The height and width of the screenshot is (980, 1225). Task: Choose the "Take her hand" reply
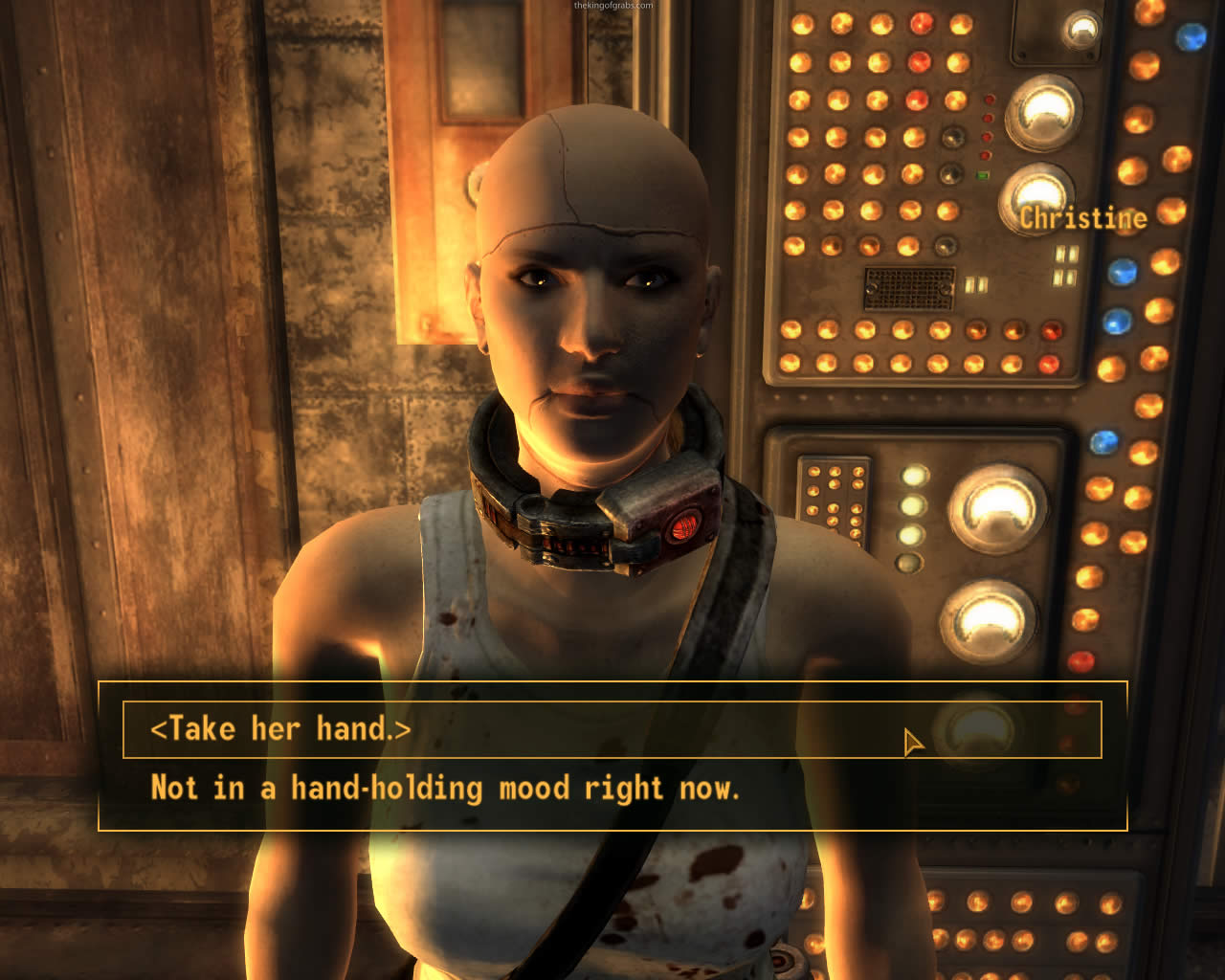280,729
